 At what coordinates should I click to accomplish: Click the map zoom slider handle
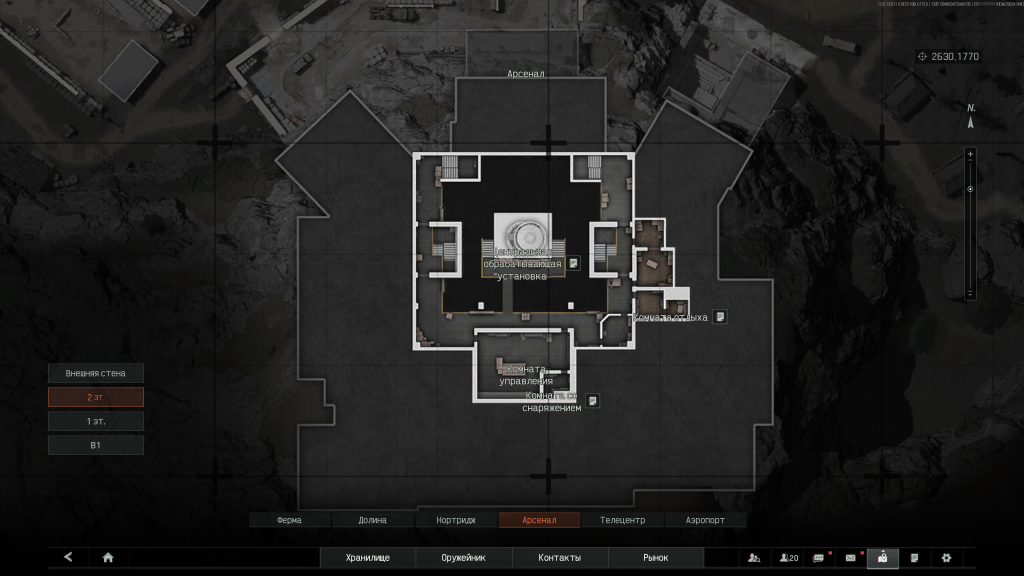click(969, 189)
